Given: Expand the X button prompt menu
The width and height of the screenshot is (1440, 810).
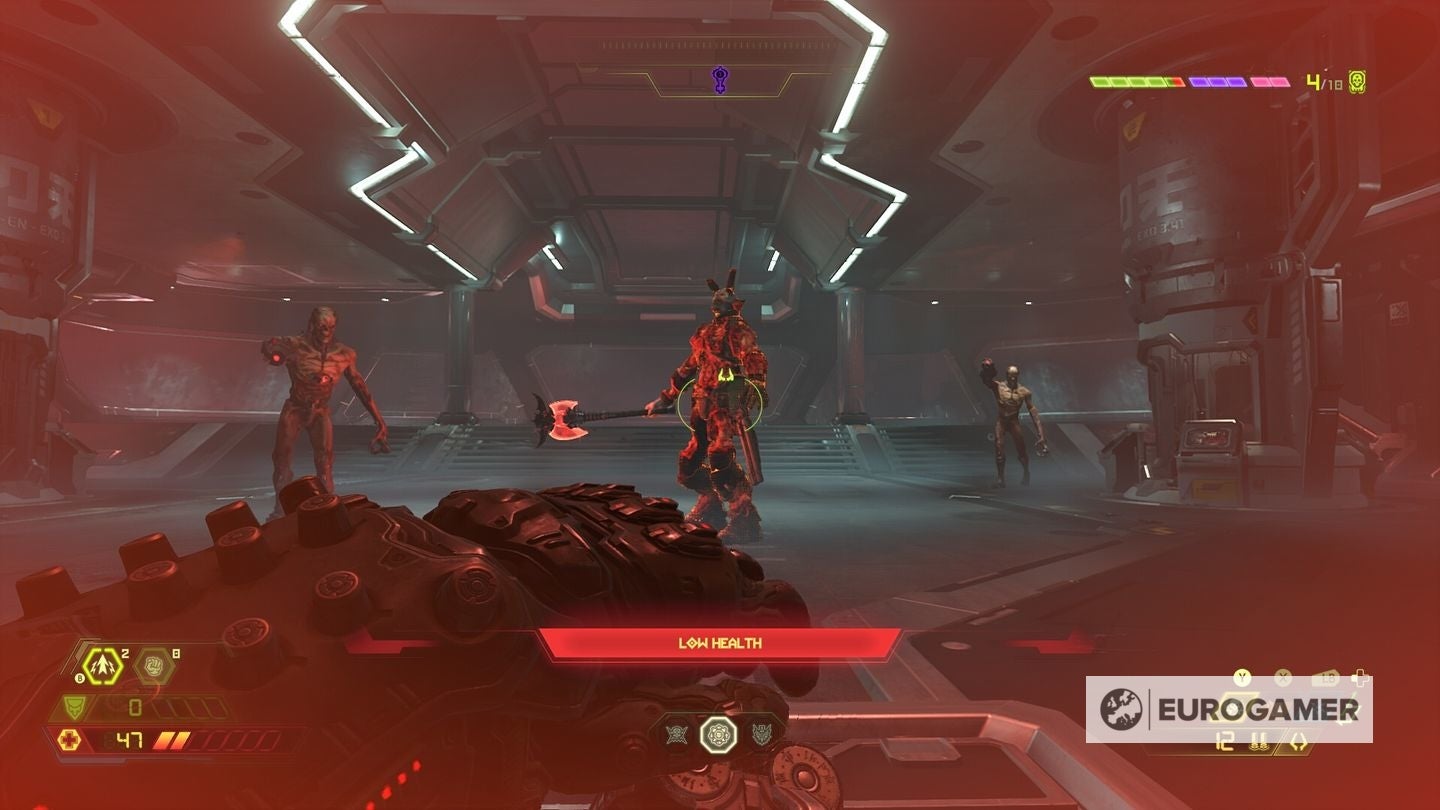Looking at the screenshot, I should [x=1282, y=678].
